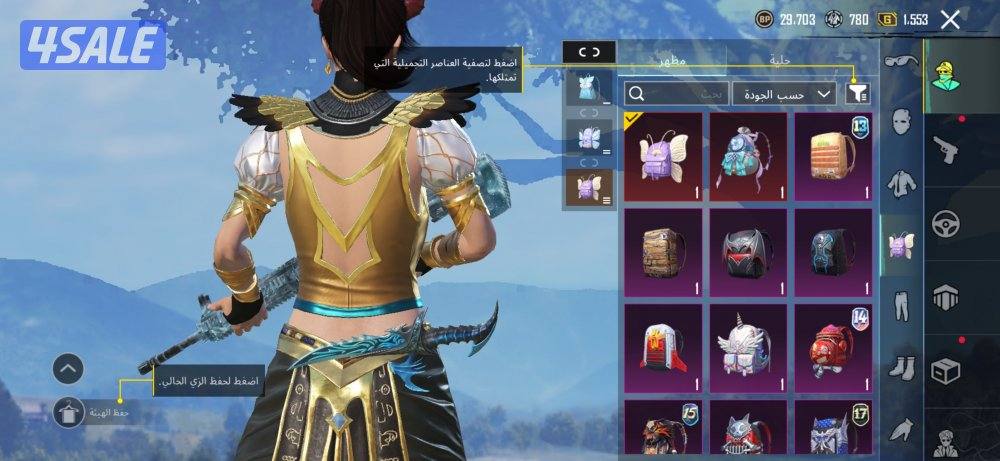Open the ownership filter funnel button
This screenshot has width=1000, height=461.
[857, 94]
